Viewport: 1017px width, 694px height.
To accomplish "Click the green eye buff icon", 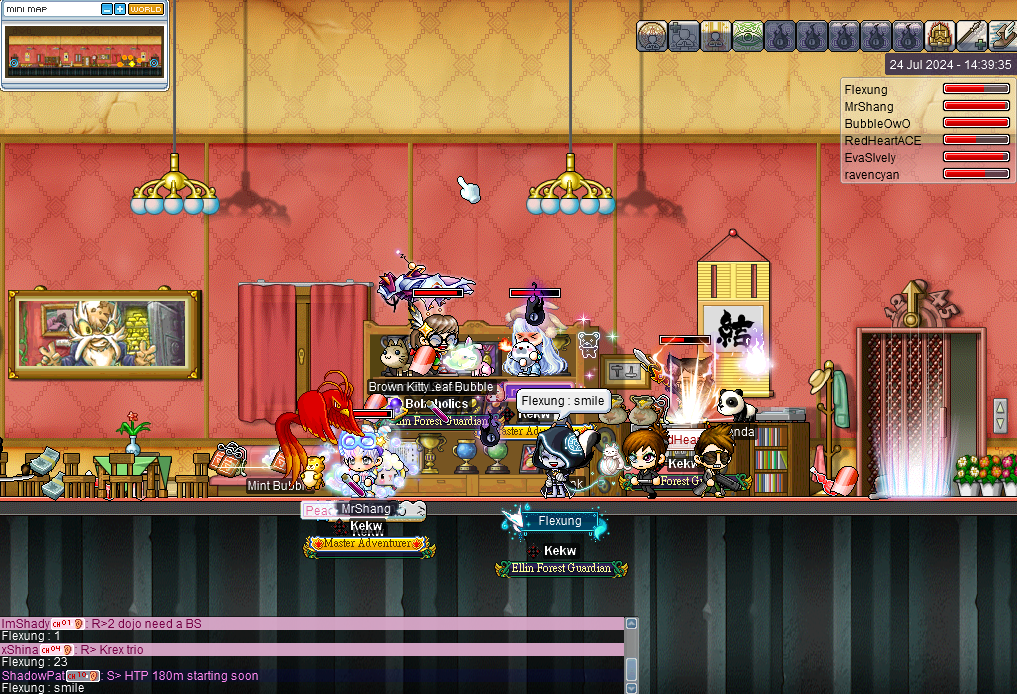I will tap(748, 36).
